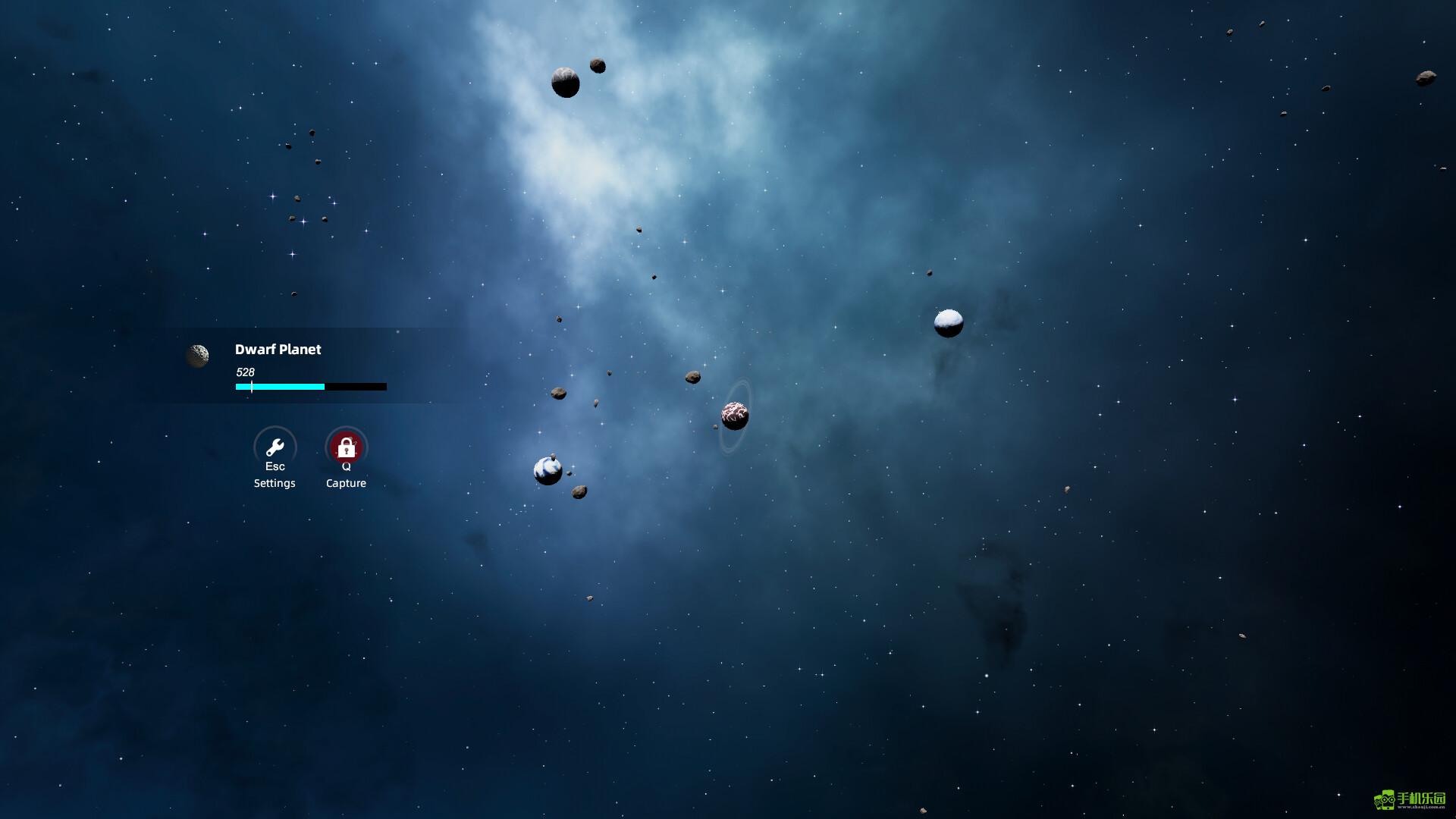This screenshot has height=819, width=1456.
Task: Select the Dwarf Planet portrait icon
Action: click(198, 356)
